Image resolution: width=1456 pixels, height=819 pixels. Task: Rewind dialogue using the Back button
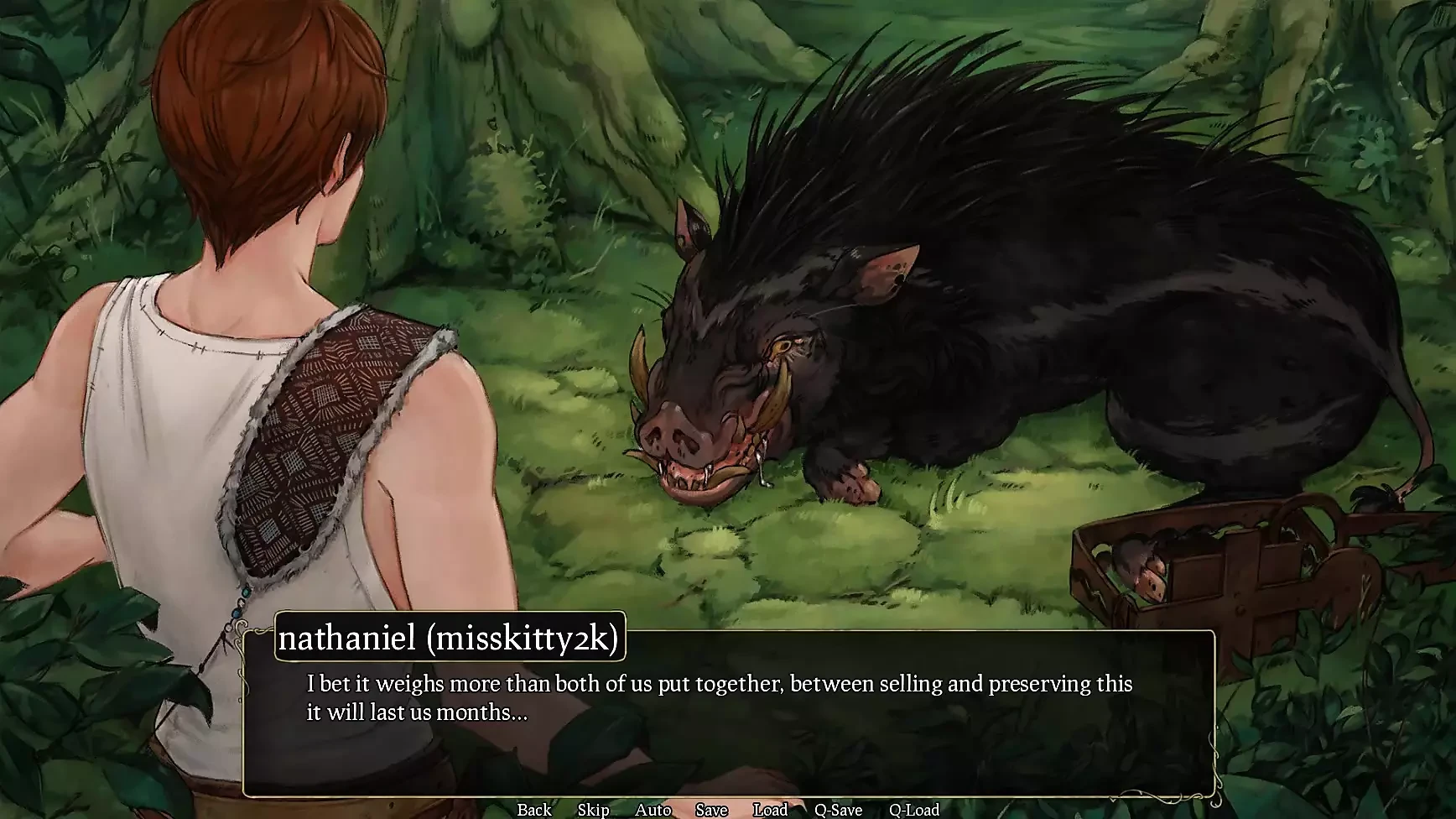[534, 810]
